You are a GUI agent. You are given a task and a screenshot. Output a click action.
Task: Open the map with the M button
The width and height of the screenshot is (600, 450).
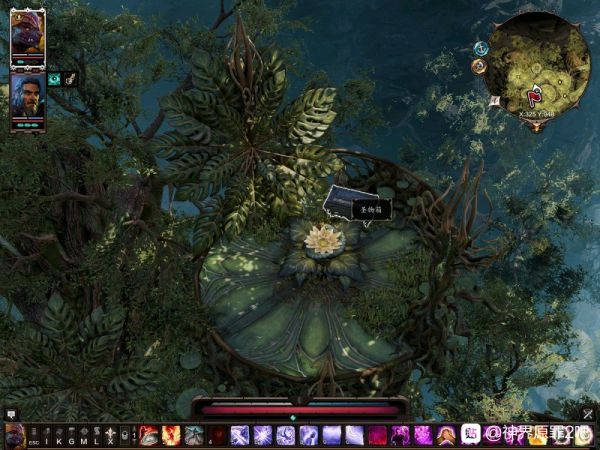(84, 436)
